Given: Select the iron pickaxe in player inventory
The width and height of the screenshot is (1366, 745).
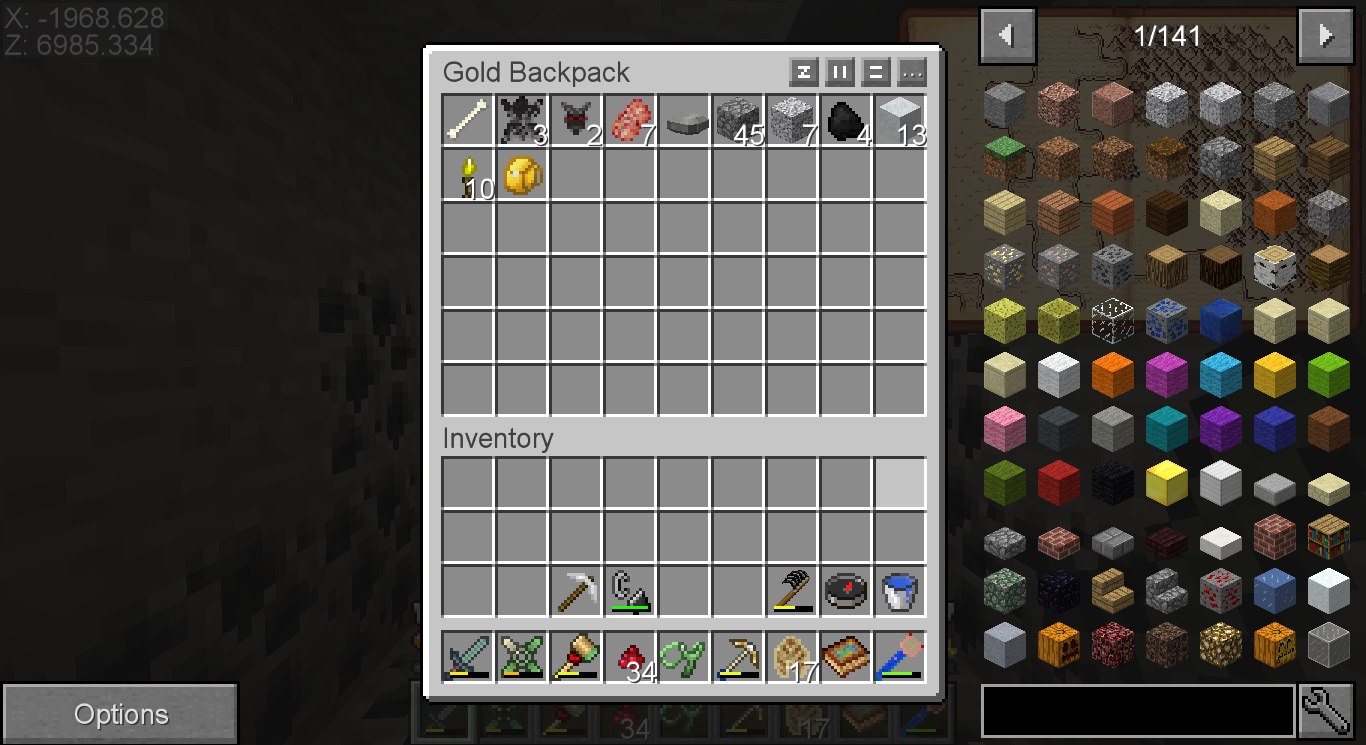Looking at the screenshot, I should (575, 591).
